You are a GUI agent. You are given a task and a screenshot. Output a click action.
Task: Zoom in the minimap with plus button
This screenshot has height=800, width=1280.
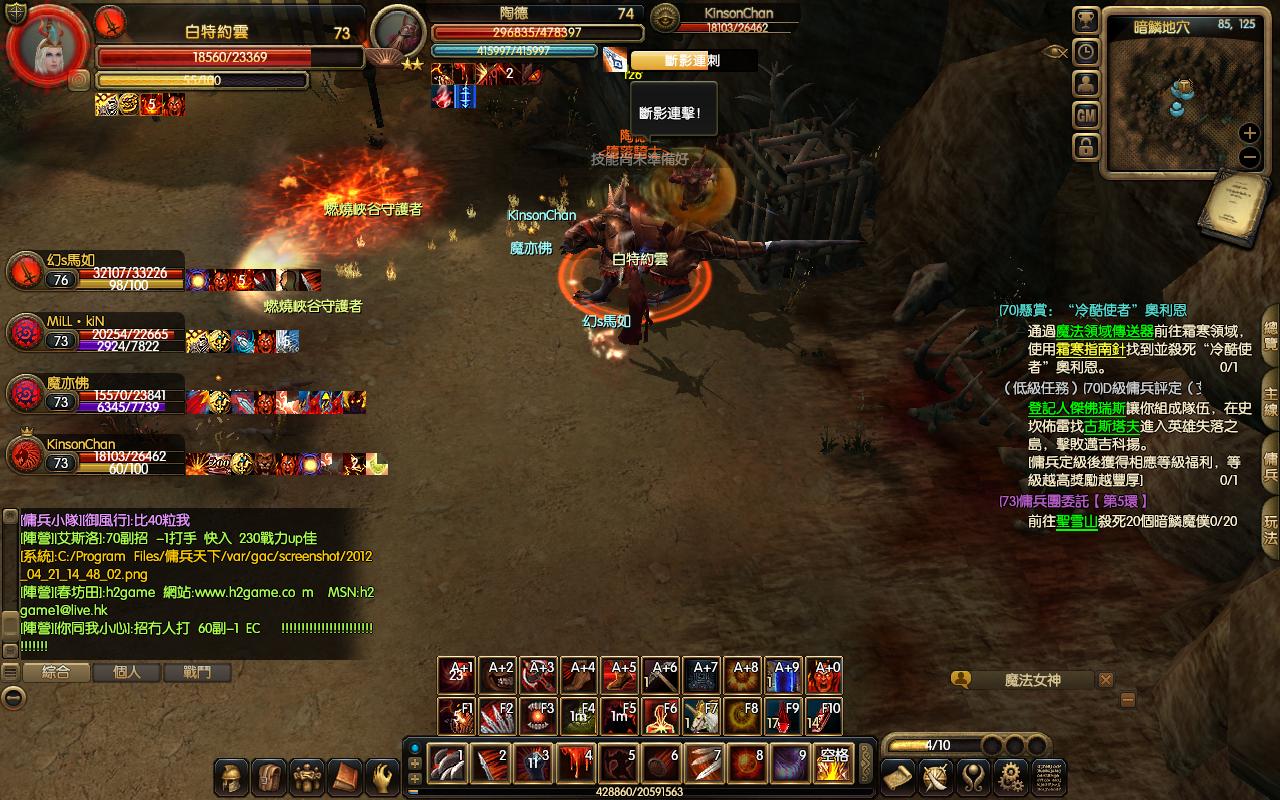pyautogui.click(x=1249, y=133)
